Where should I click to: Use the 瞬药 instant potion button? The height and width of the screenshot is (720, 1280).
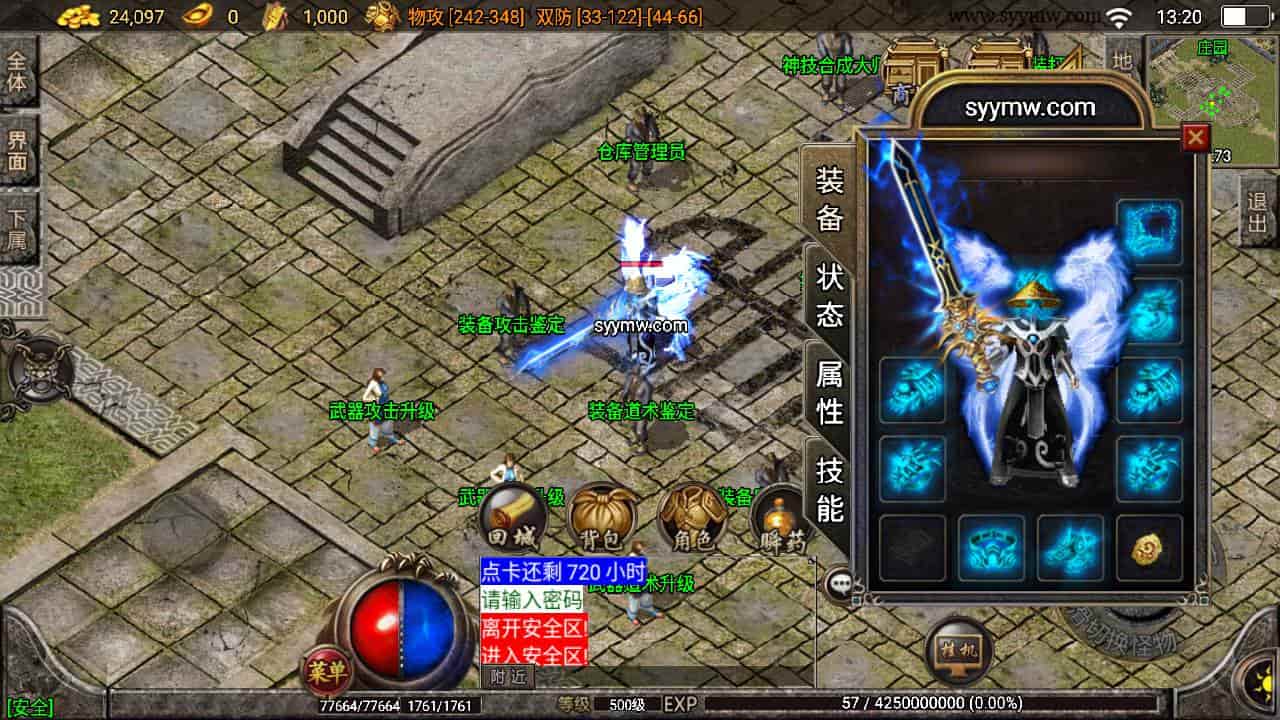[780, 518]
